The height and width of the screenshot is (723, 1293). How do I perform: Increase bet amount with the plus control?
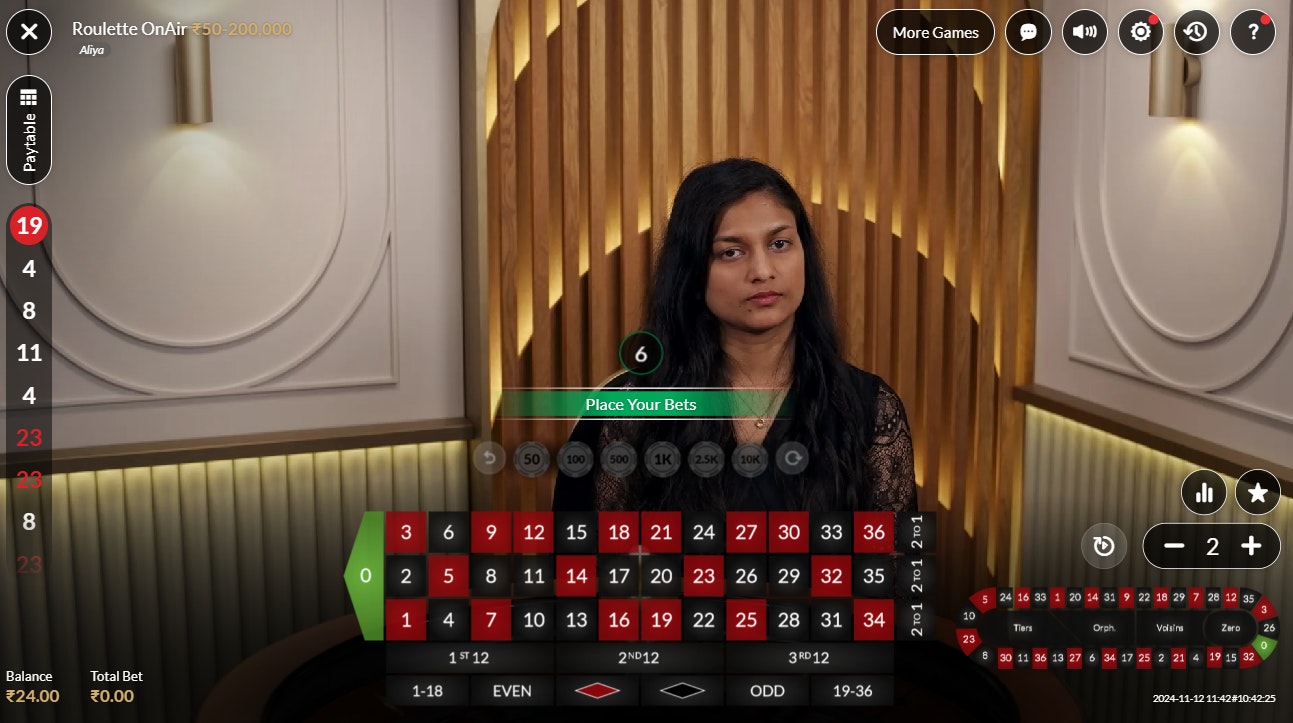click(x=1251, y=546)
